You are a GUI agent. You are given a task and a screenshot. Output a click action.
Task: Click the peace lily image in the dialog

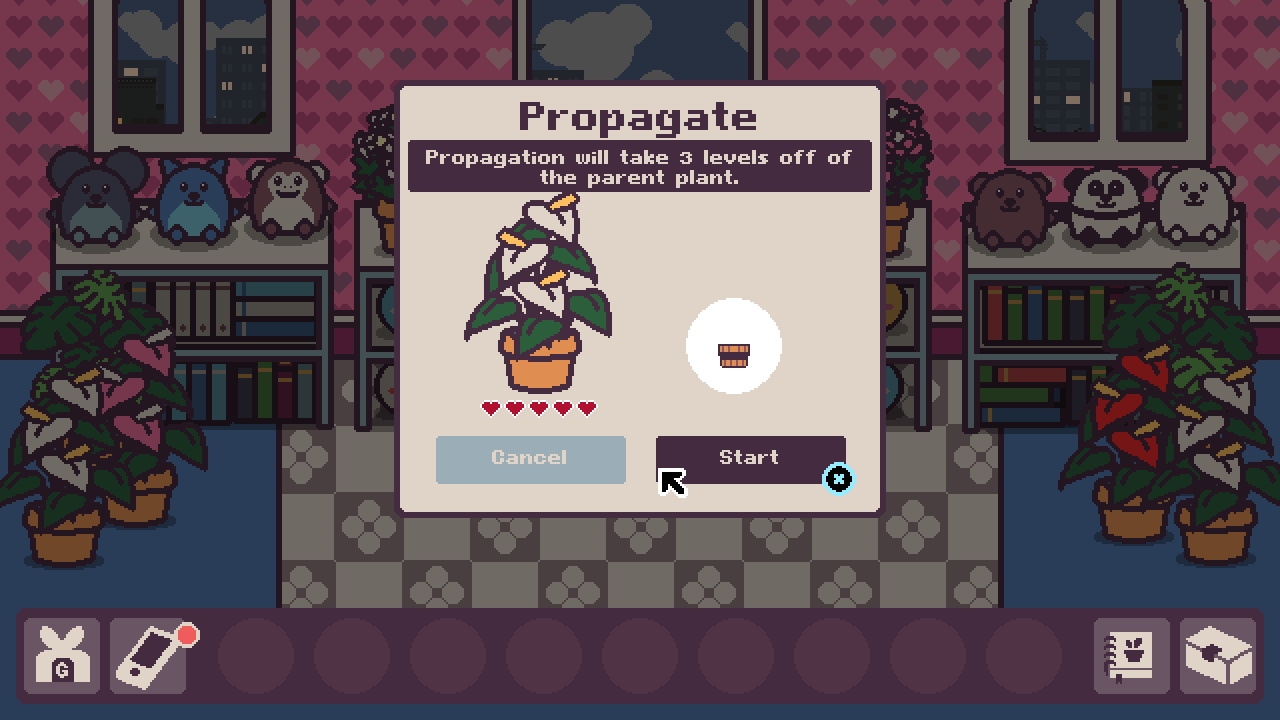(537, 295)
